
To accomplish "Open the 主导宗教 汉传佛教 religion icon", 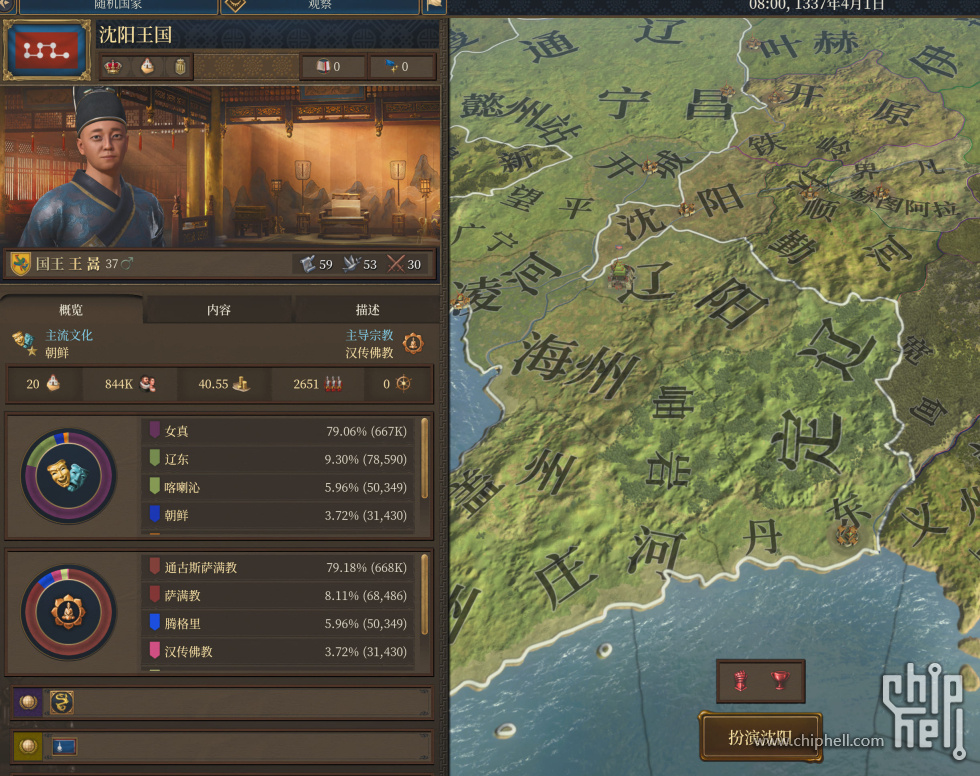I will pyautogui.click(x=413, y=344).
